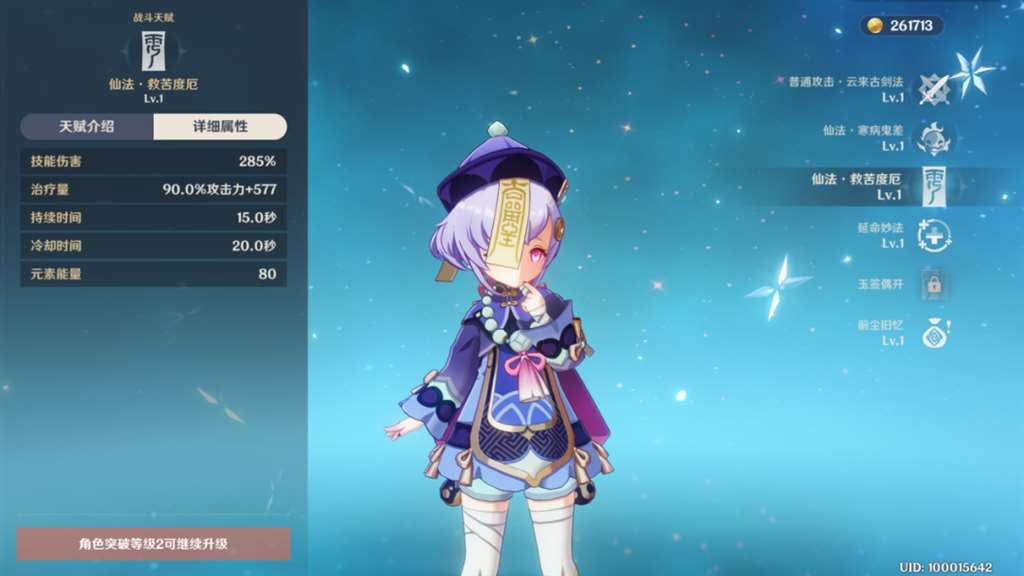
Task: Open the 普通攻击·云来古剑法 talent
Action: (934, 90)
